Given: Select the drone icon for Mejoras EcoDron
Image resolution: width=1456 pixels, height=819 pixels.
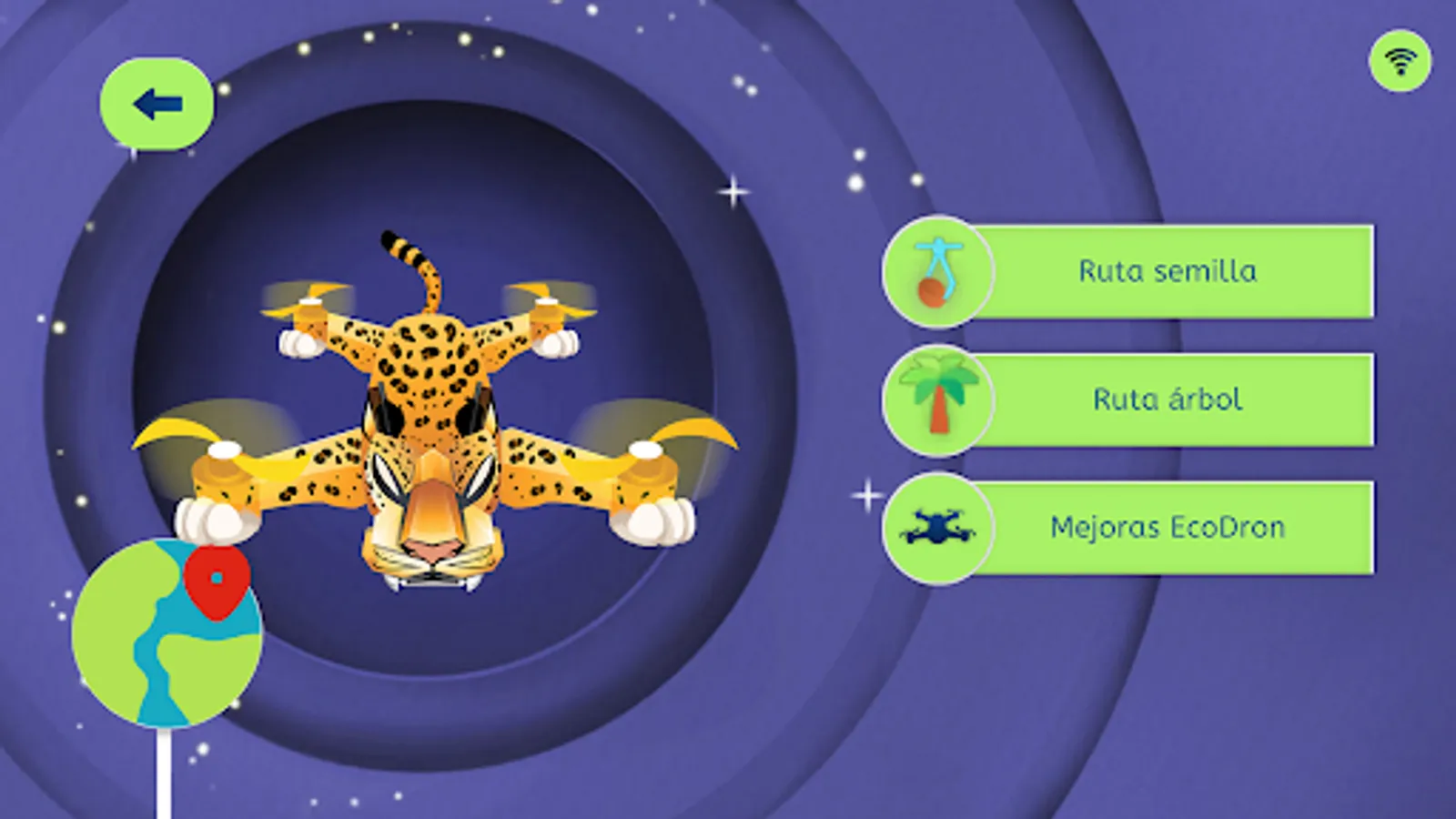Looking at the screenshot, I should [x=937, y=528].
